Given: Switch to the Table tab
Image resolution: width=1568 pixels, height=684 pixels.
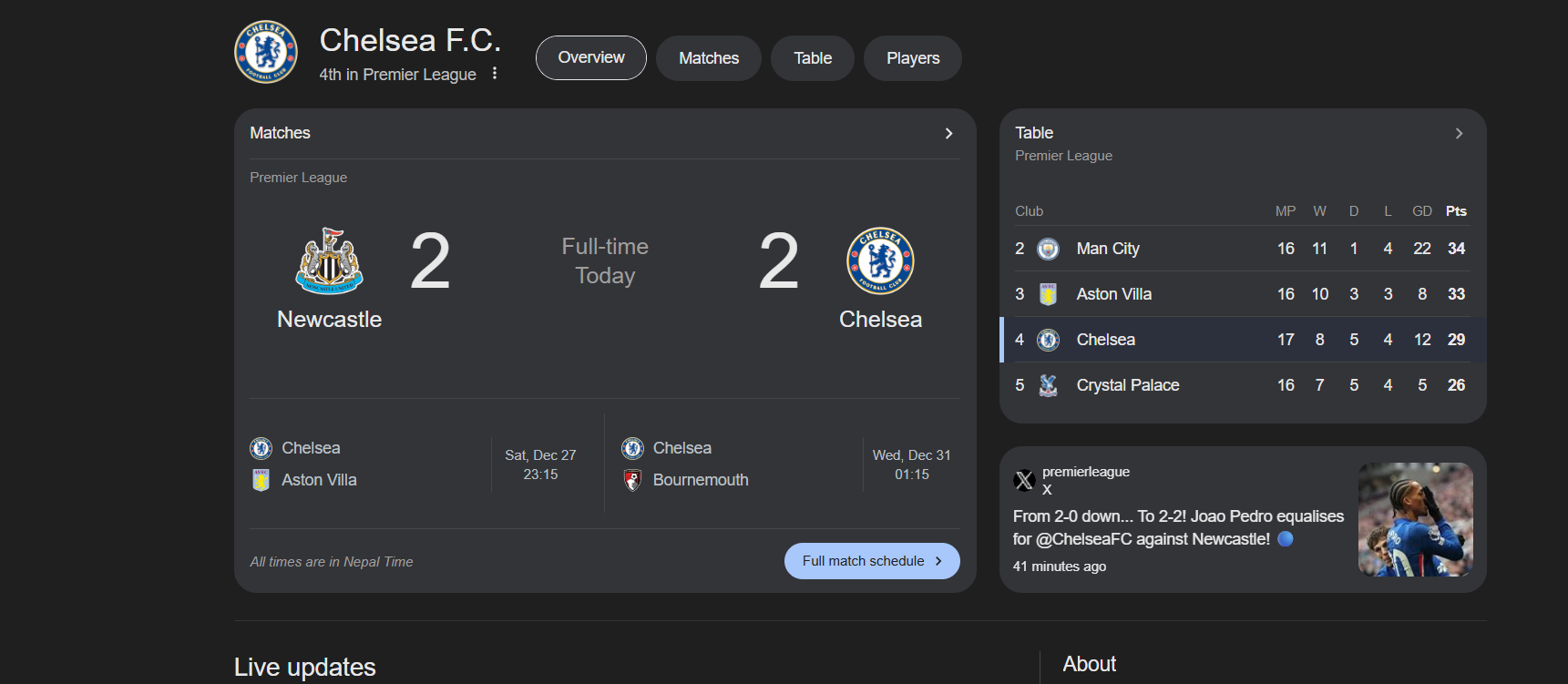Looking at the screenshot, I should tap(812, 57).
